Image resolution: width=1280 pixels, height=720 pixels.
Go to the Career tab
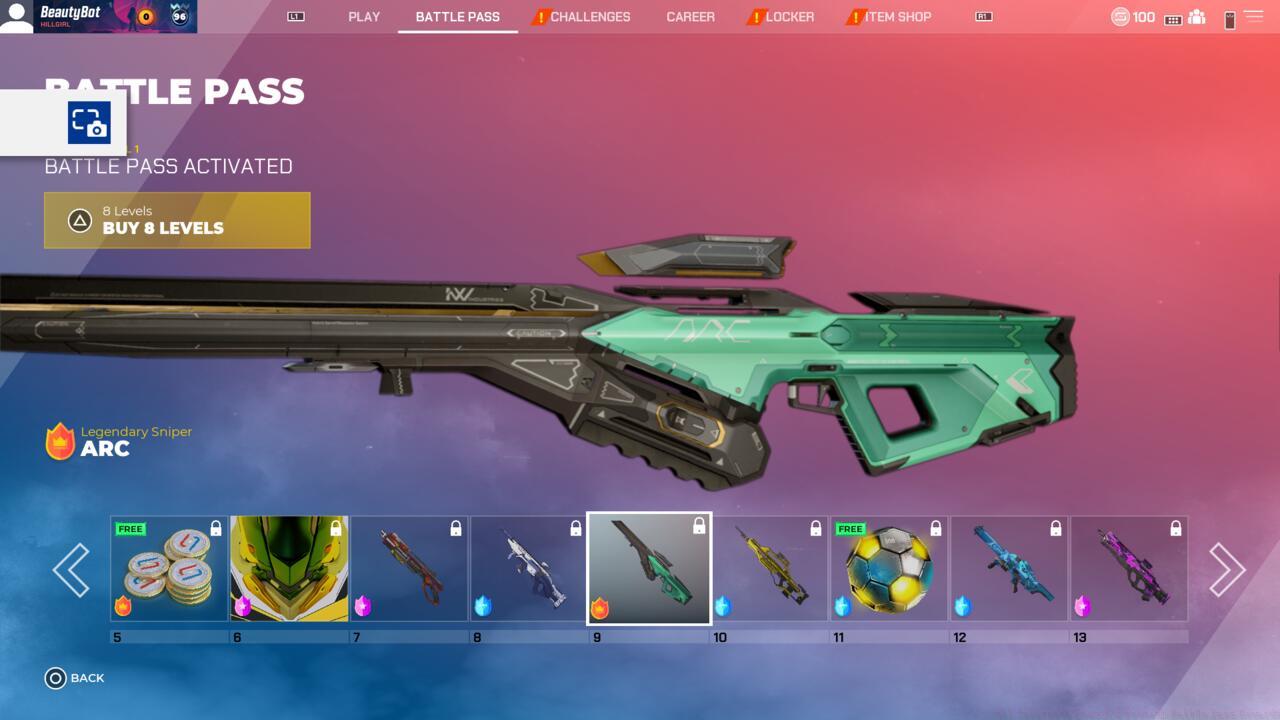690,17
